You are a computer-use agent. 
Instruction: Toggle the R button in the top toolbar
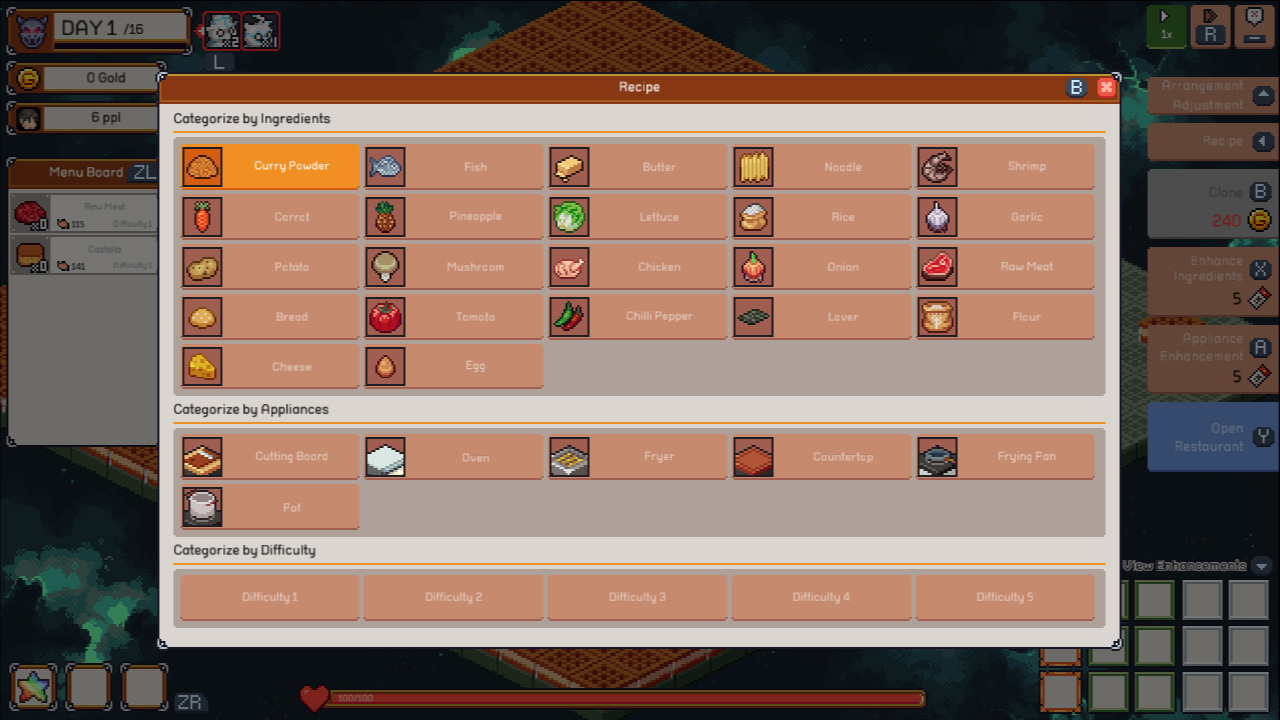pos(1210,27)
